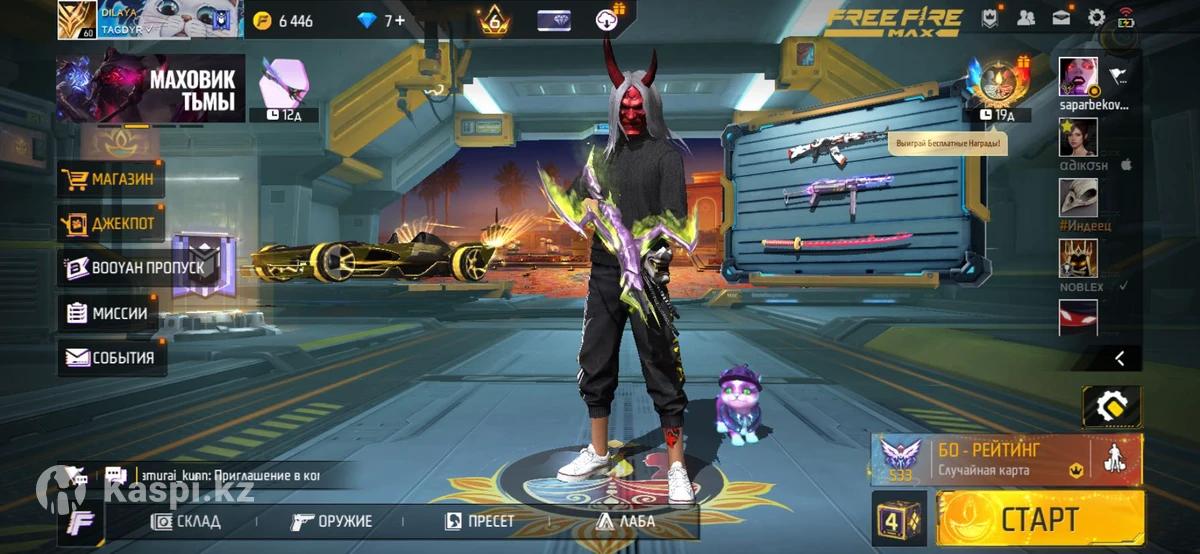Collapse the friends side panel arrow

(x=1120, y=357)
